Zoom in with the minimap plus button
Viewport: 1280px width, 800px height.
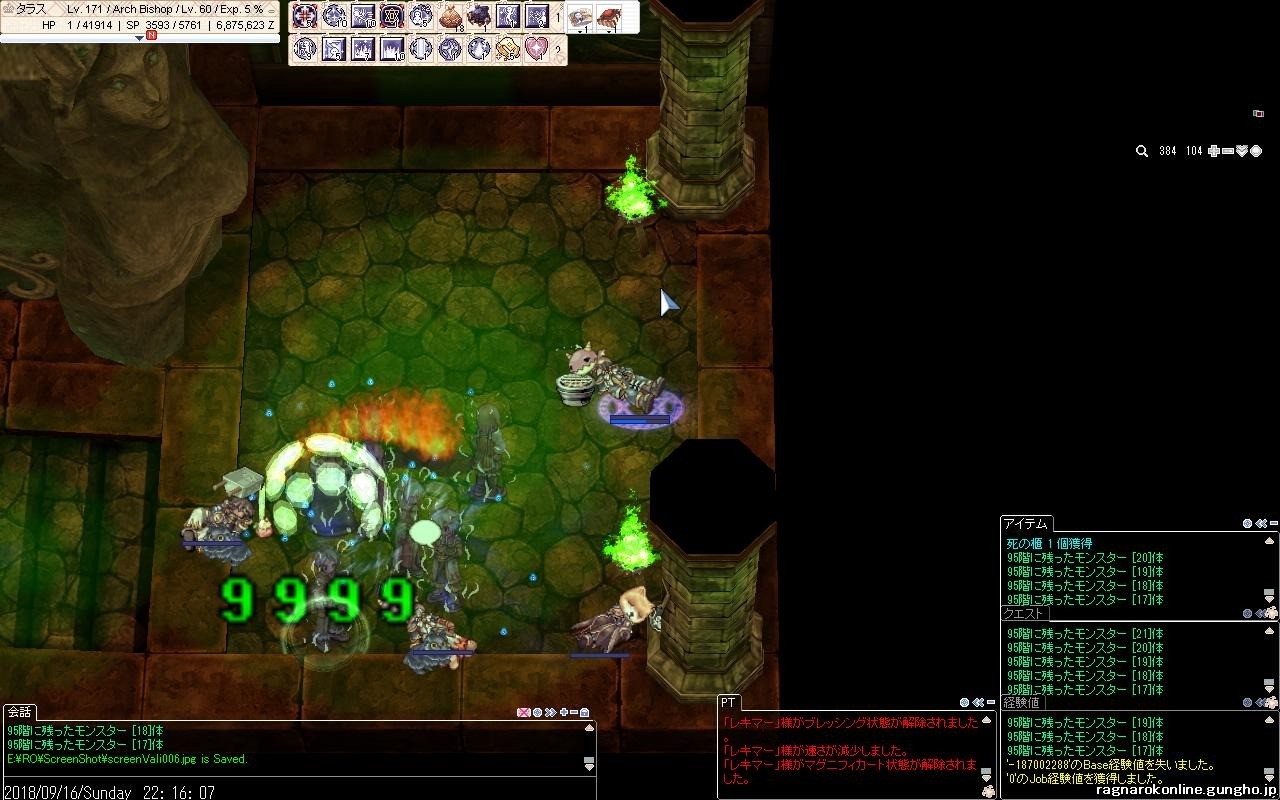click(x=1213, y=151)
